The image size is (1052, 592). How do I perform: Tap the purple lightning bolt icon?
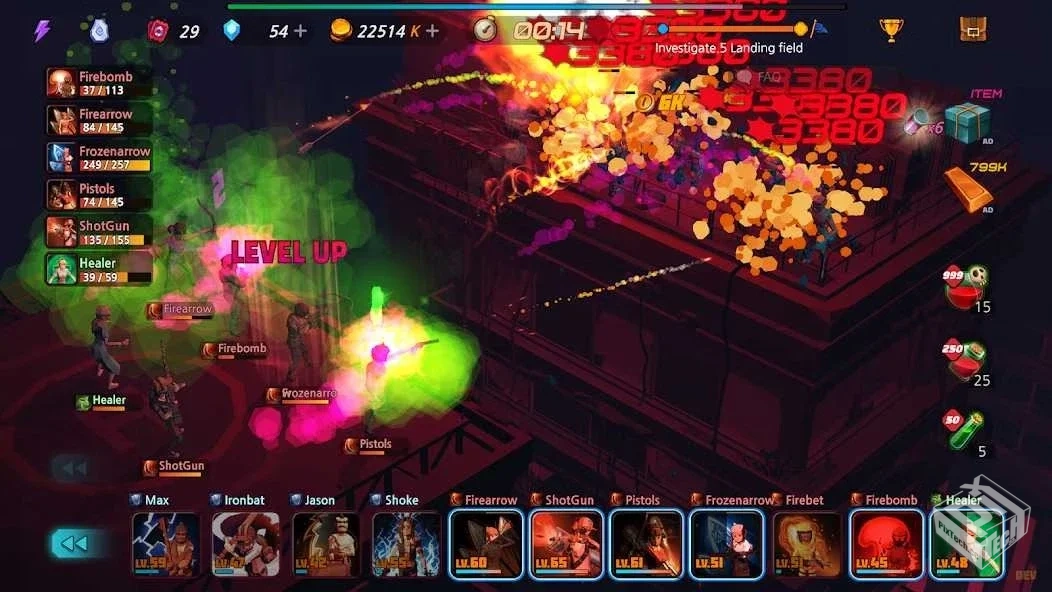pos(42,31)
